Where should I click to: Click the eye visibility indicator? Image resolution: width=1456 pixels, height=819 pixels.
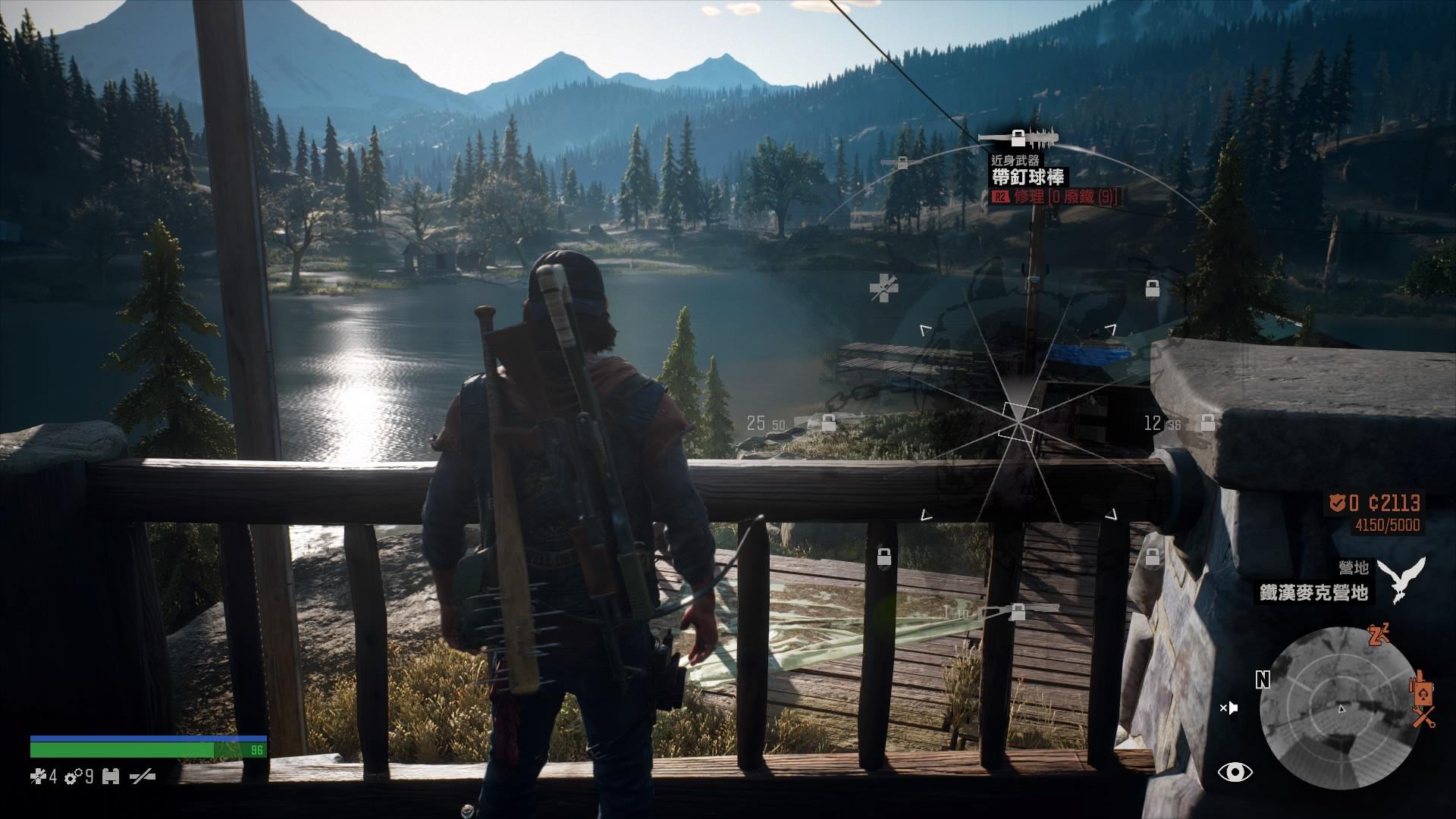click(1235, 772)
